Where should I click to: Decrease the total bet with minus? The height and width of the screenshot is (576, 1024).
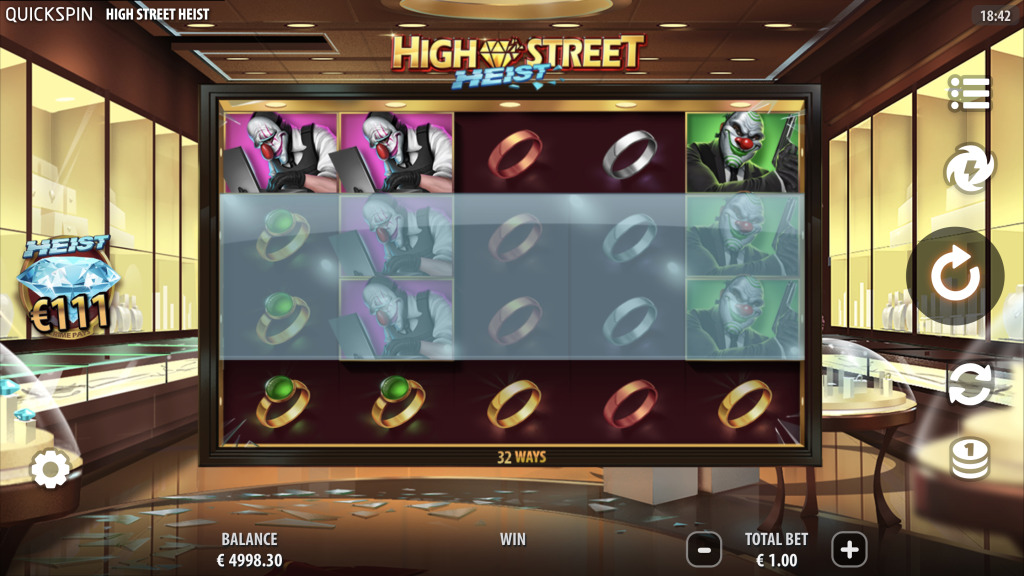[x=704, y=549]
